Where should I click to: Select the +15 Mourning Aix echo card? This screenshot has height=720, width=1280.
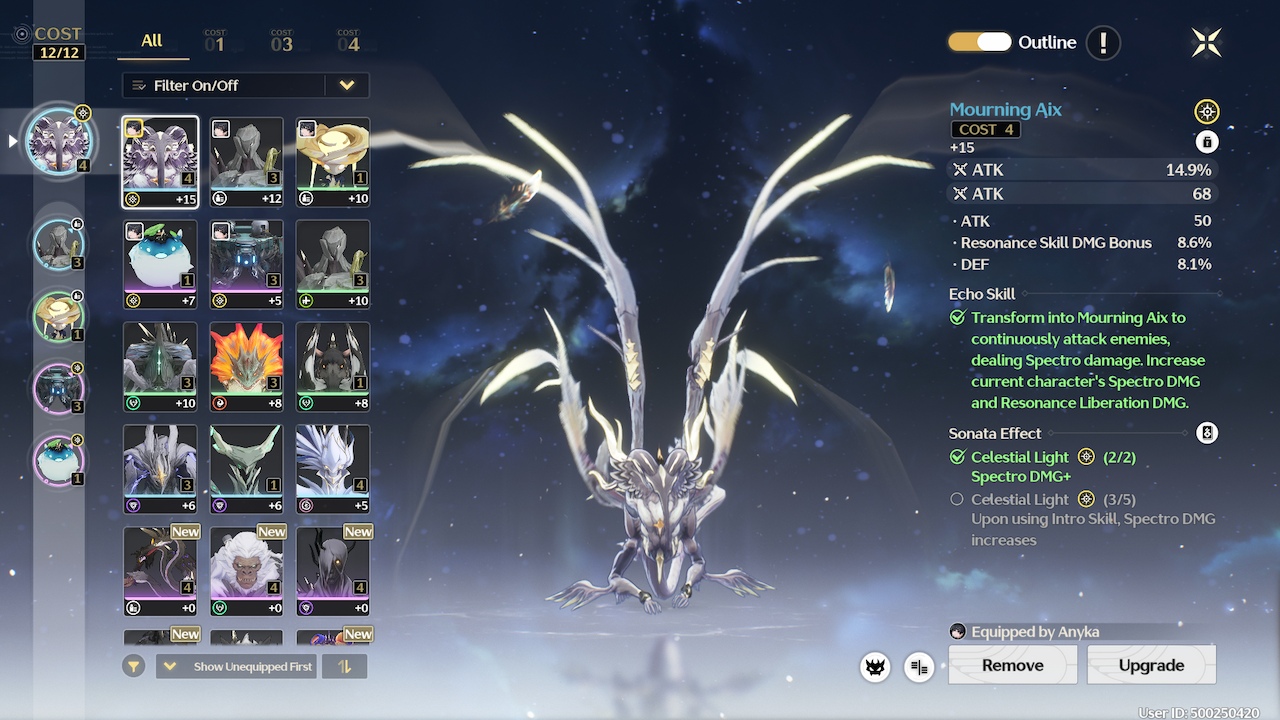click(160, 162)
